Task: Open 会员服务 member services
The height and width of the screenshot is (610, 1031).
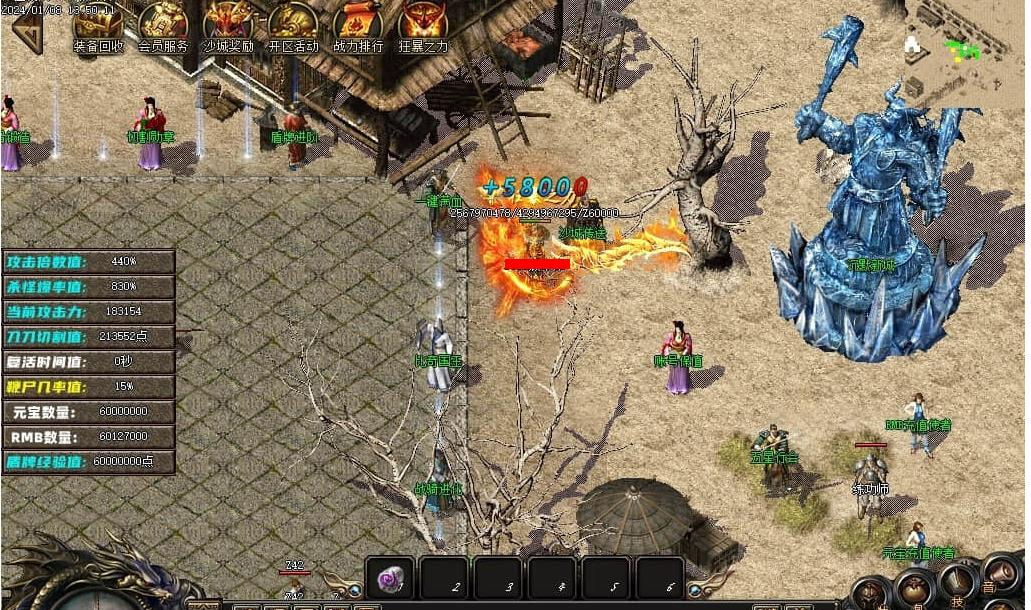Action: pos(163,25)
